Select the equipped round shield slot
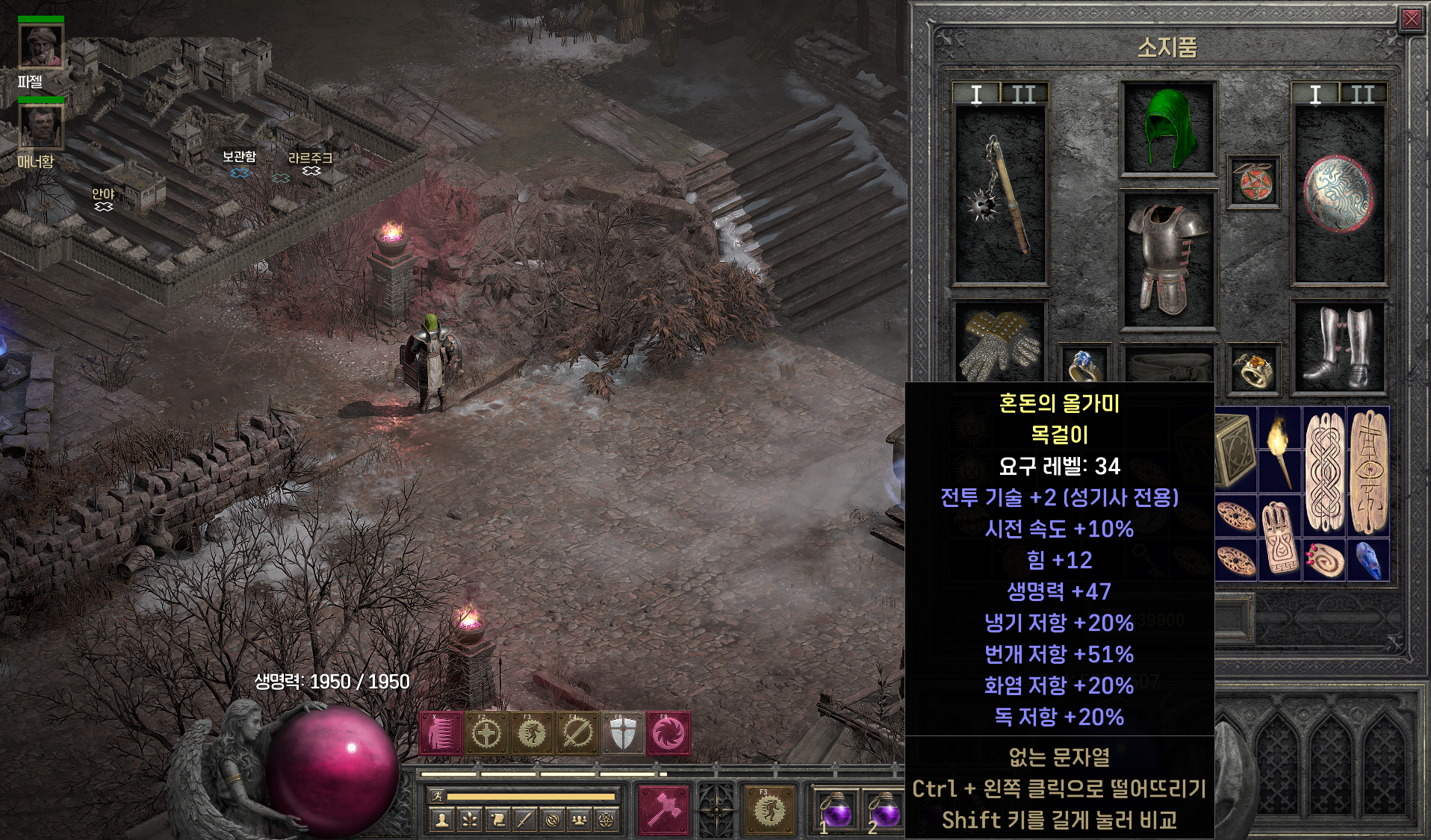This screenshot has width=1431, height=840. pyautogui.click(x=1339, y=194)
